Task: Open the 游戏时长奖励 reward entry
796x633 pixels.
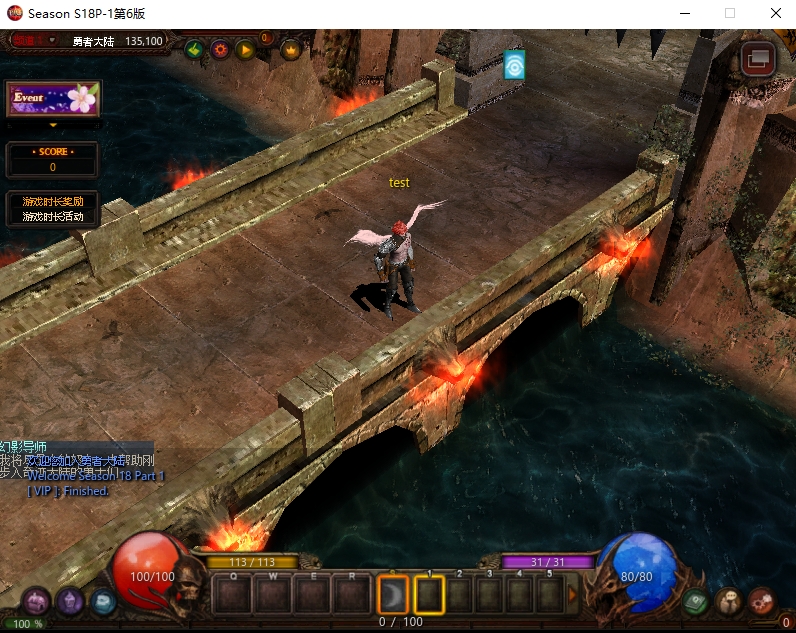Action: click(53, 201)
